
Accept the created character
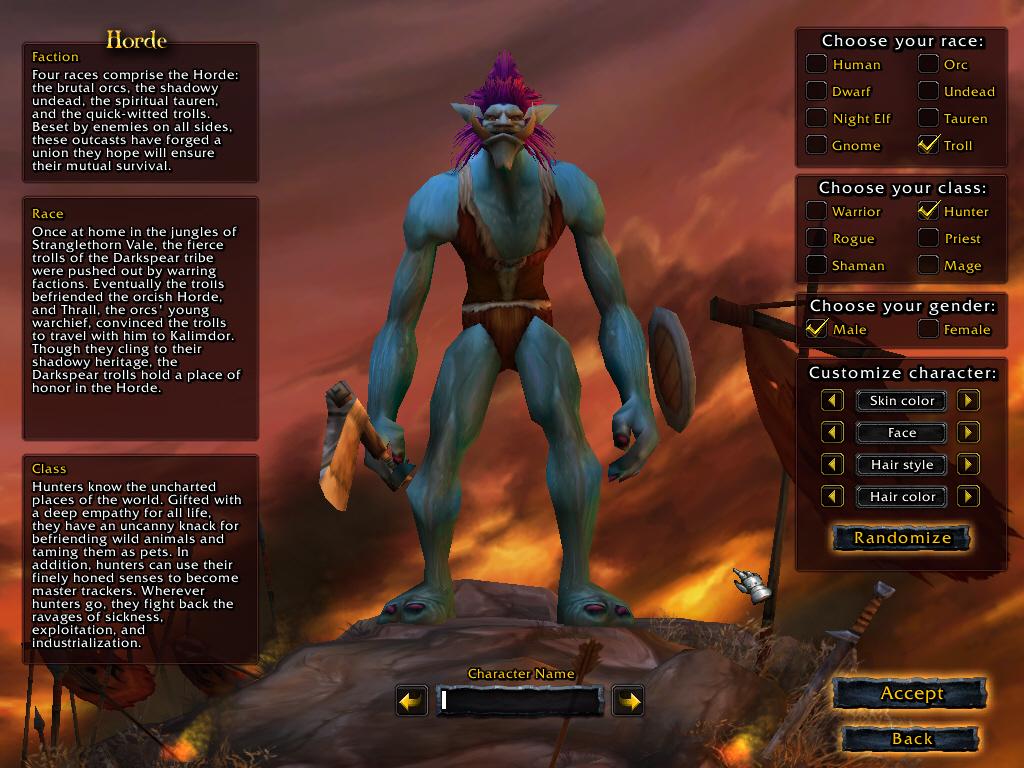[911, 693]
